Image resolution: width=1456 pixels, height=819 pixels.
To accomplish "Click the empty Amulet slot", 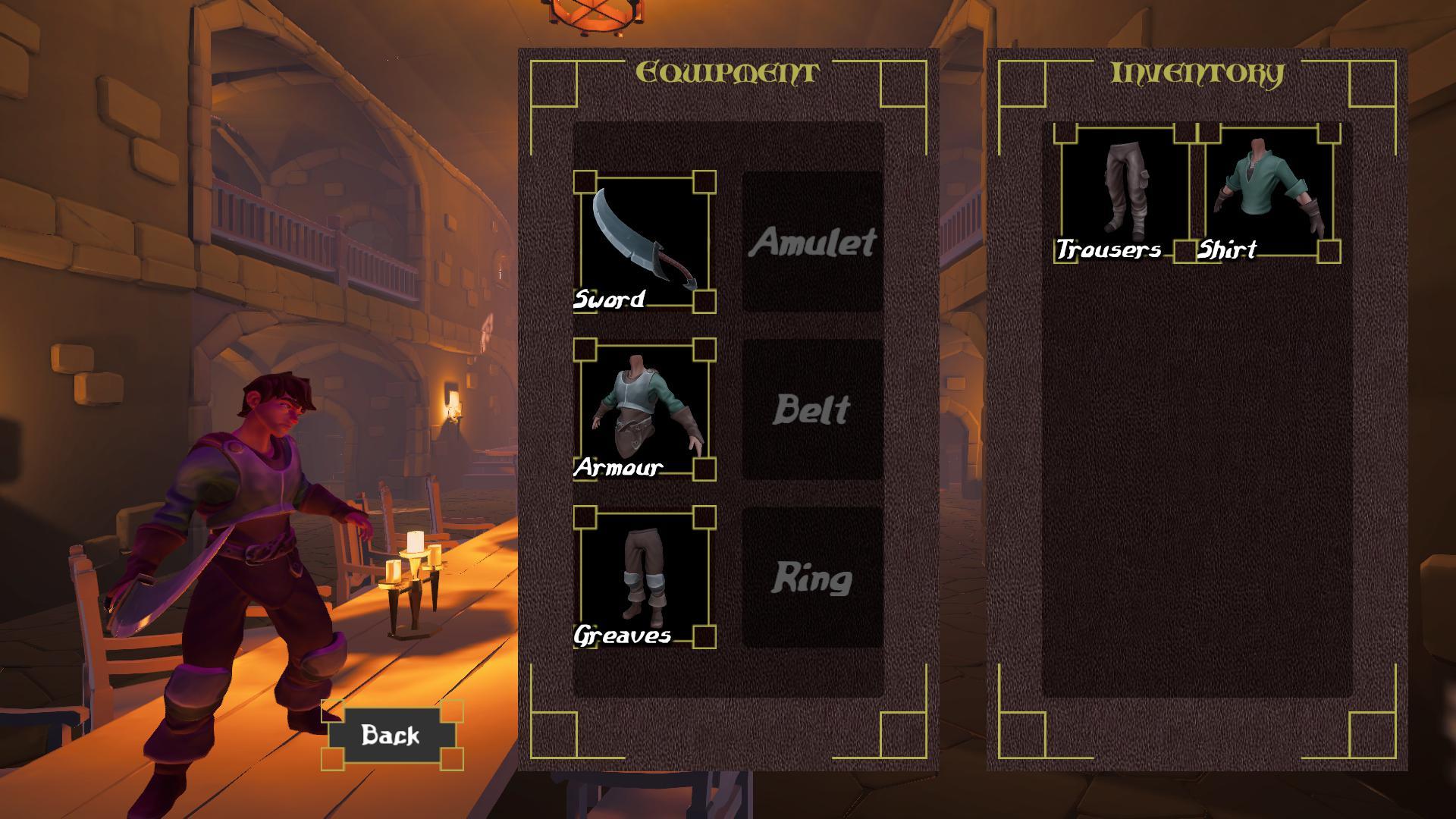I will 812,242.
